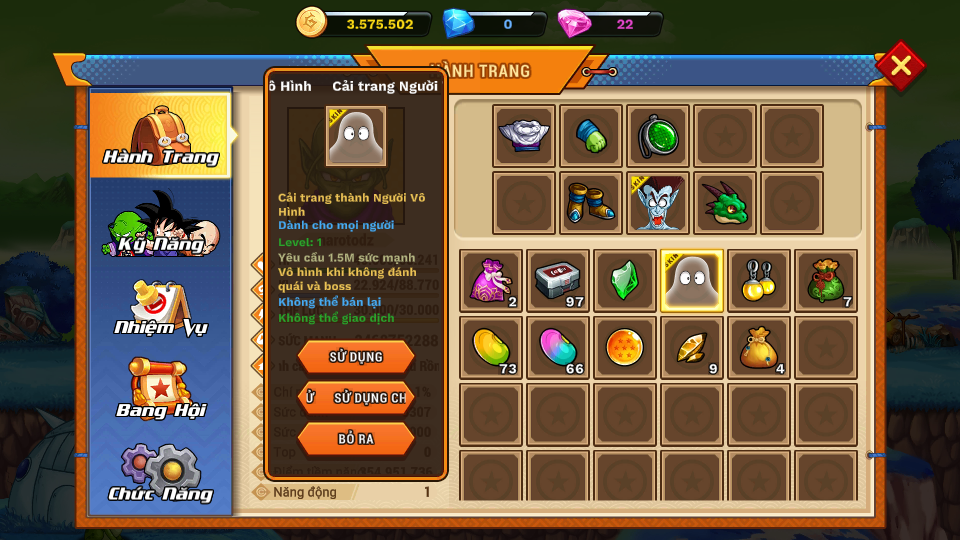The image size is (960, 540).
Task: Select the green dragon pet slot
Action: pos(725,203)
